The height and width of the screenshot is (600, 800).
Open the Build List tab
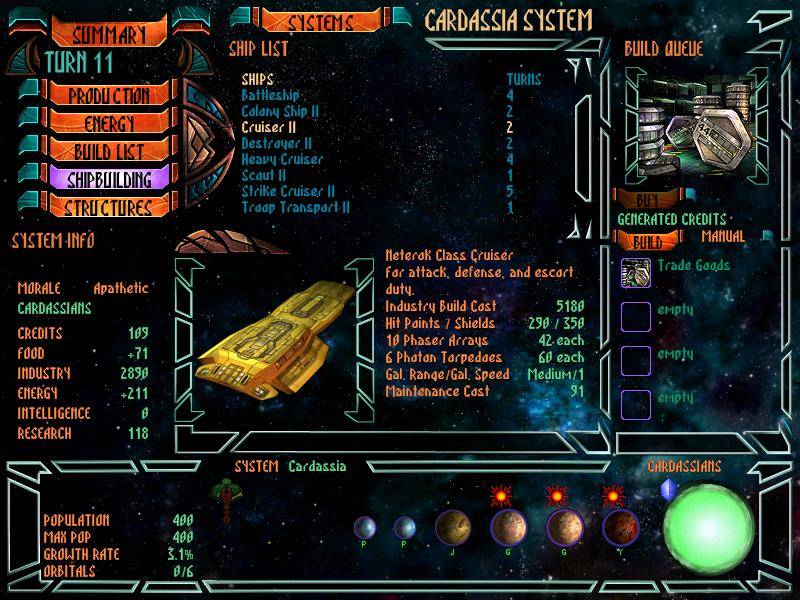109,152
